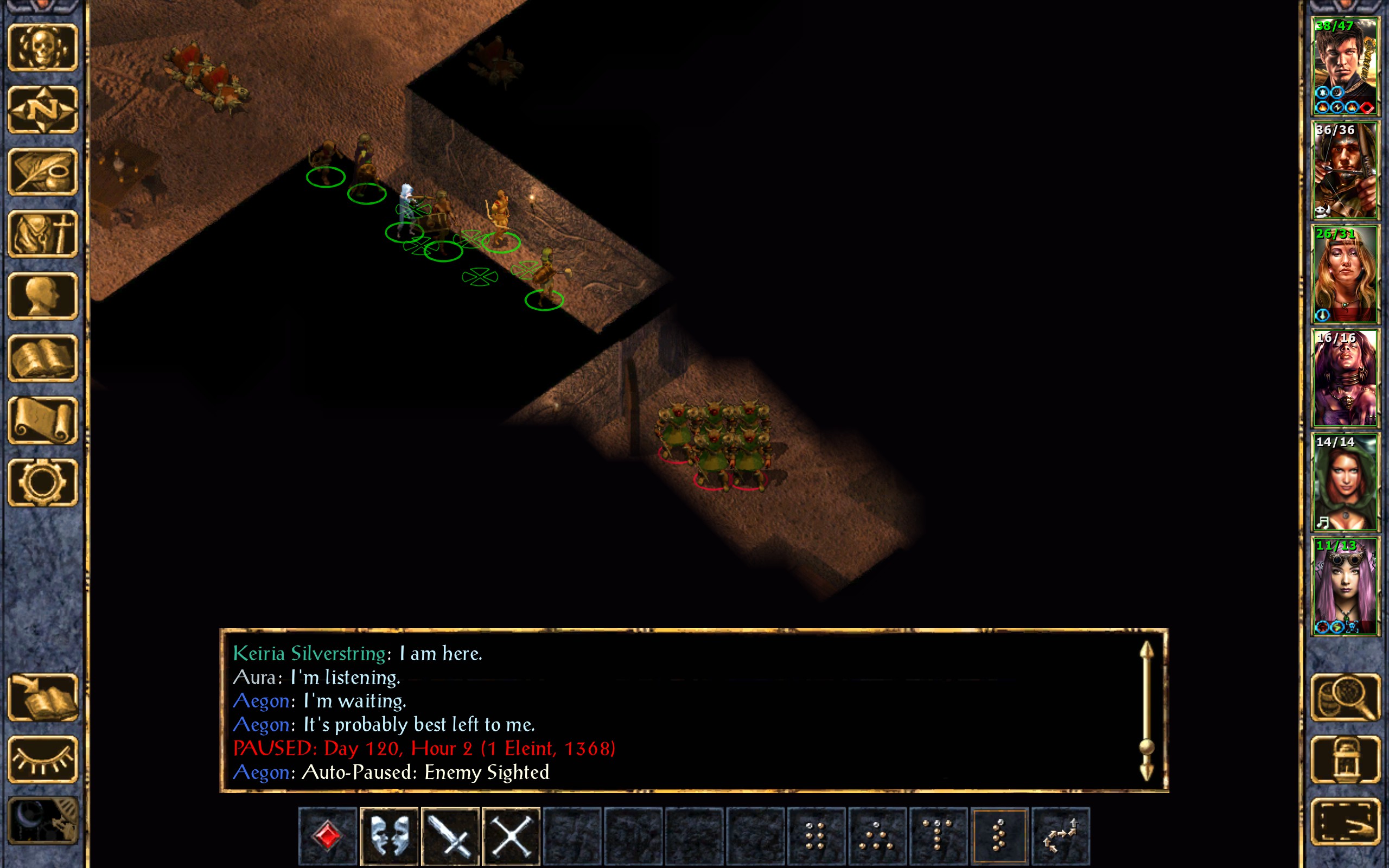Activate the sword attack action button
The width and height of the screenshot is (1389, 868).
450,836
